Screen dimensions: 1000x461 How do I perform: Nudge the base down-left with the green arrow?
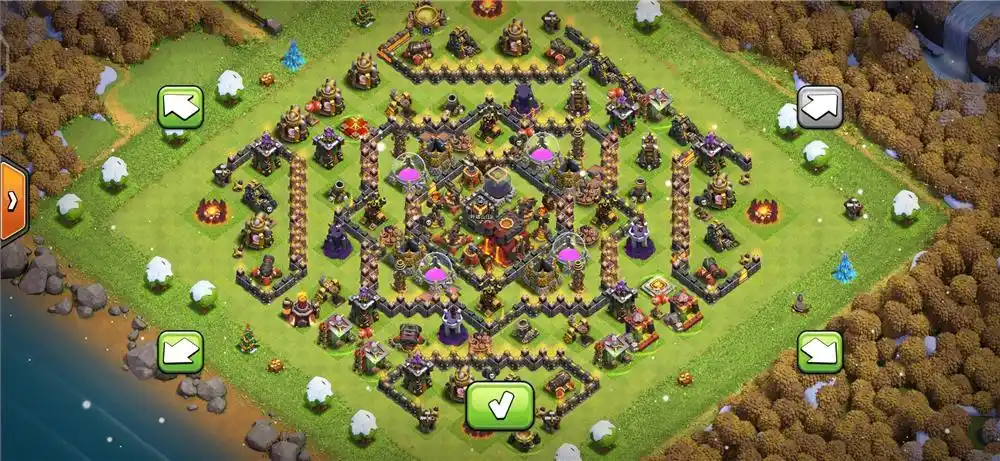point(180,351)
